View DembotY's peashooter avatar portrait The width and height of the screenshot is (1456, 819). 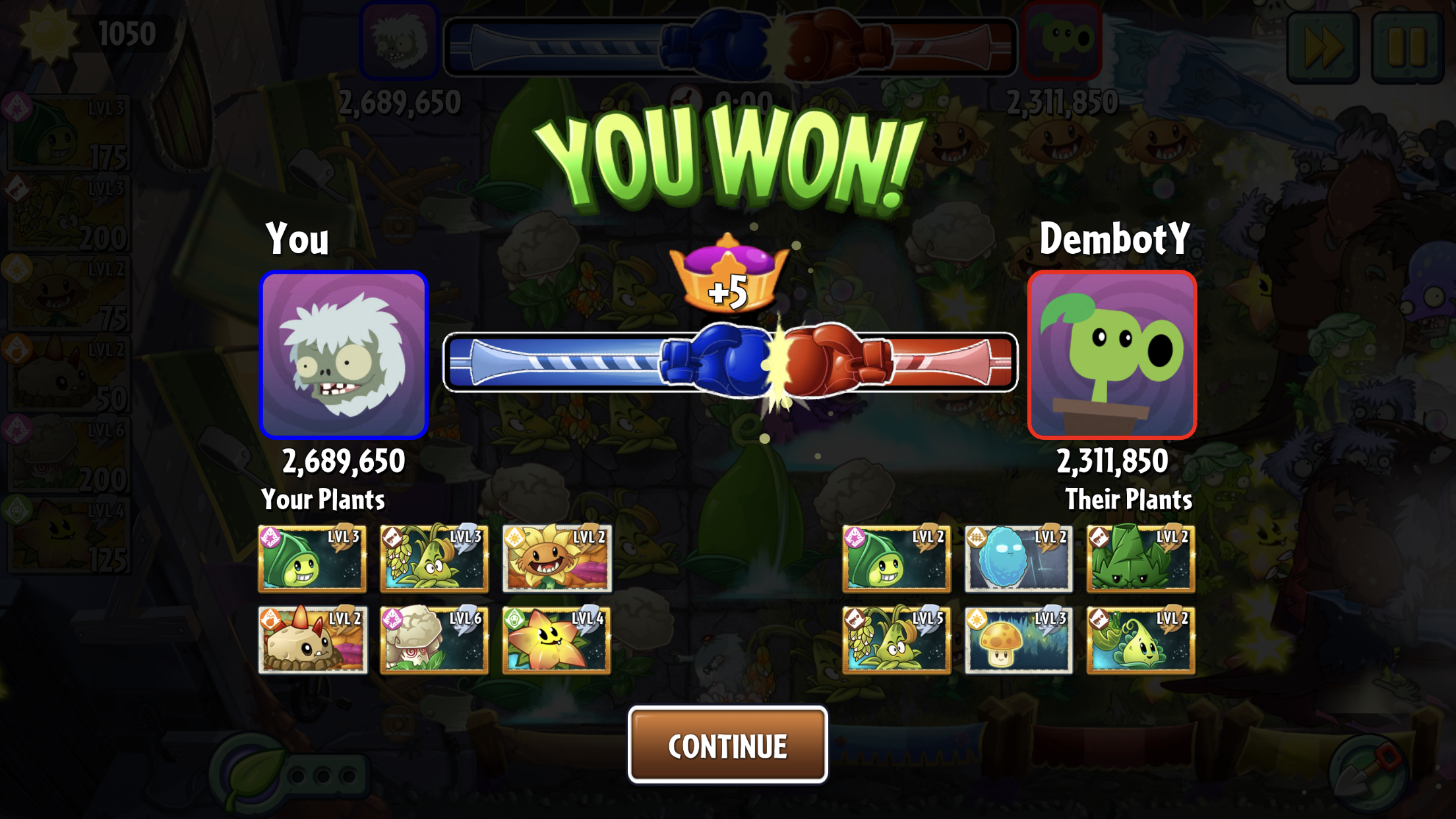1112,355
